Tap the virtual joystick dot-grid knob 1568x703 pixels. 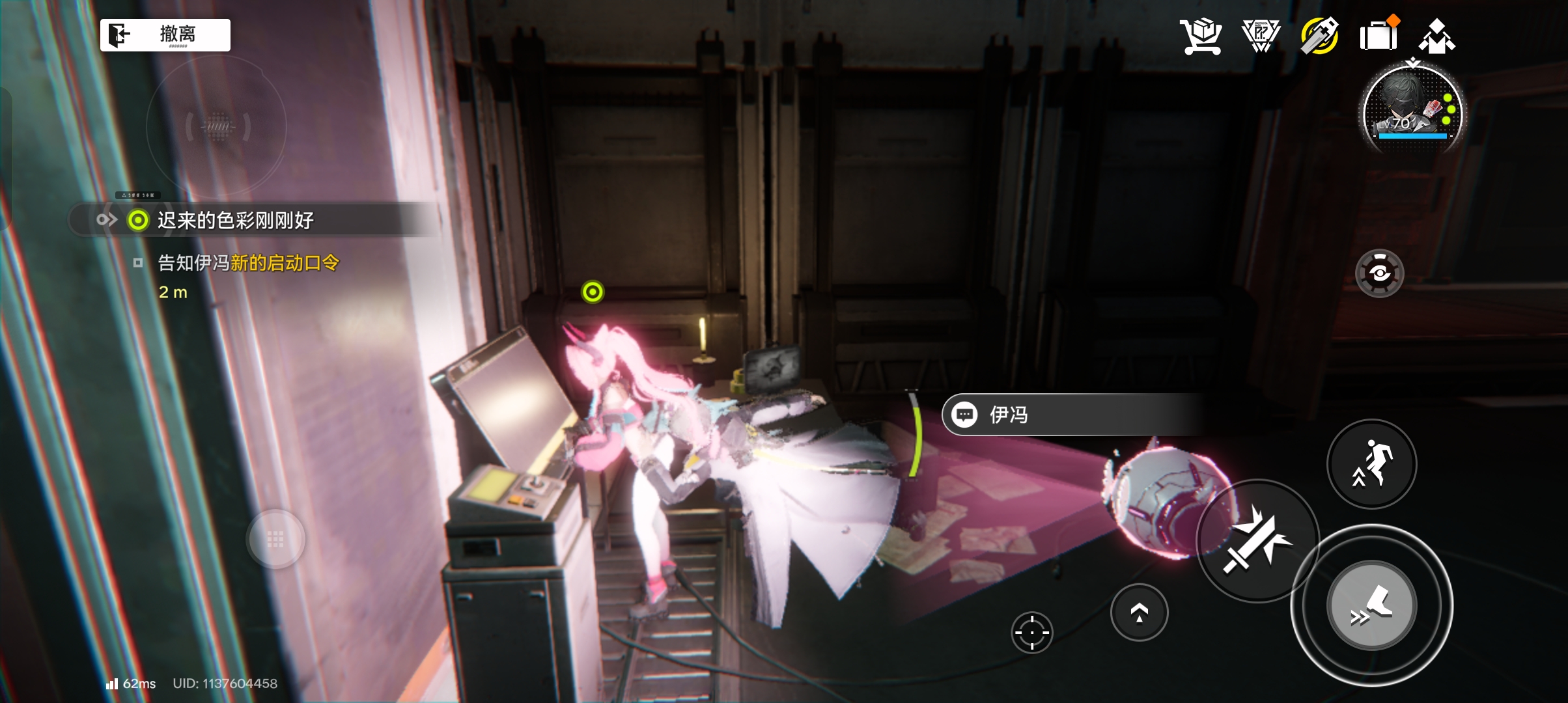click(x=275, y=539)
